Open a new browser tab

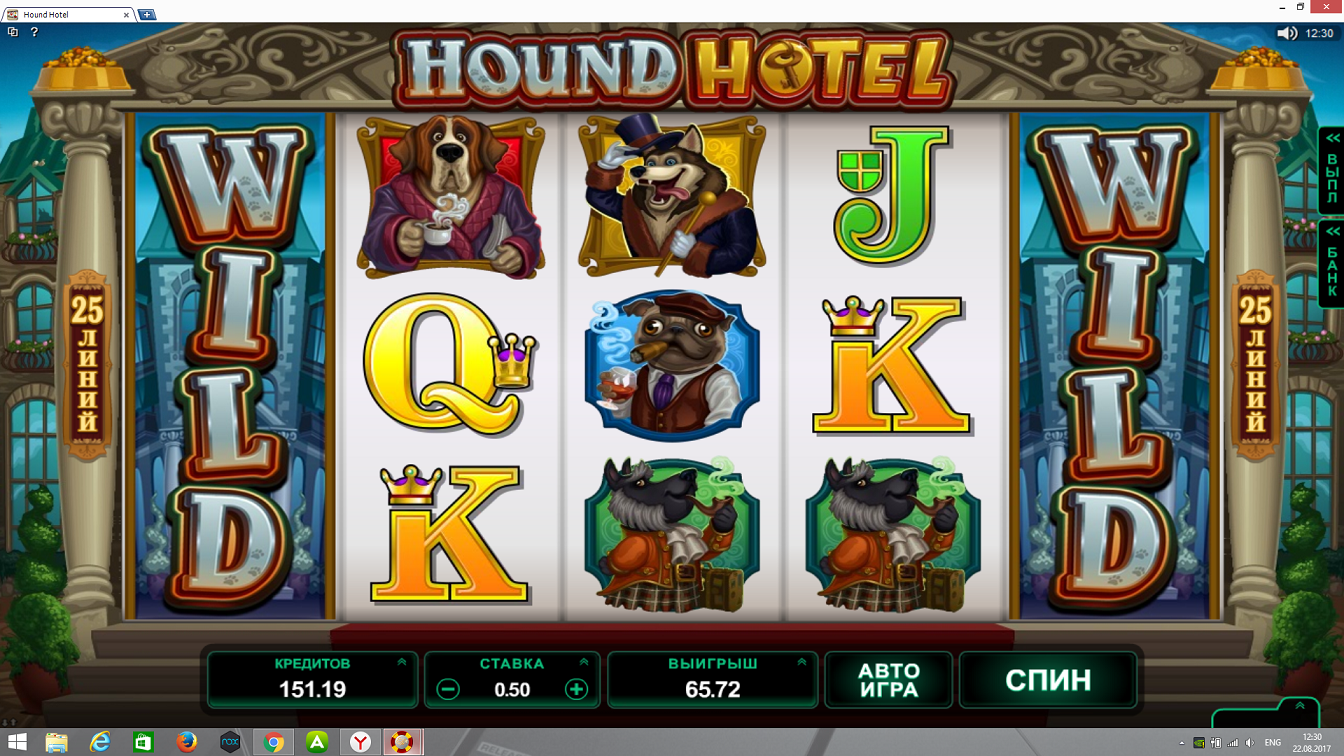coord(146,15)
